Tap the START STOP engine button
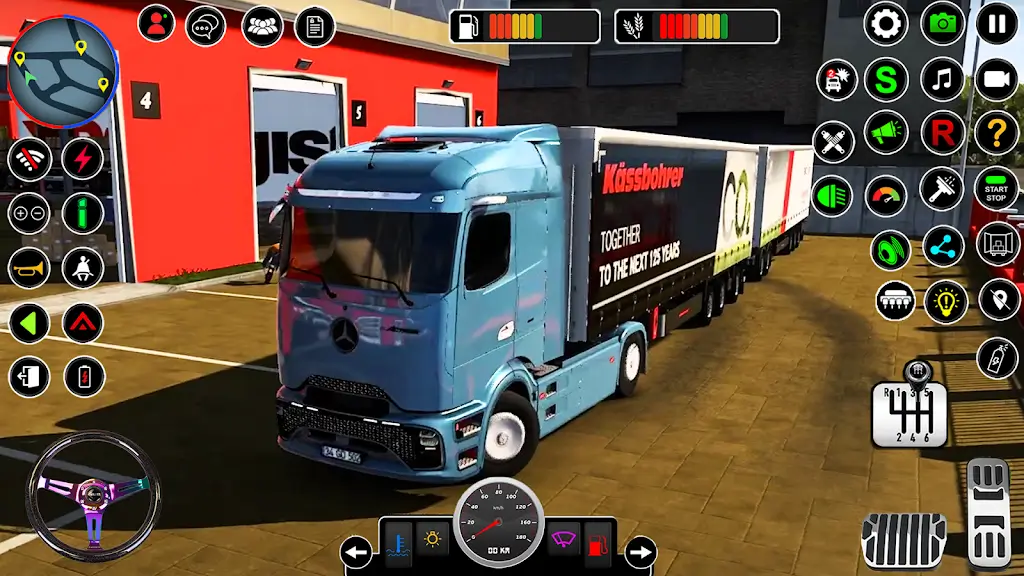The height and width of the screenshot is (576, 1024). tap(996, 188)
